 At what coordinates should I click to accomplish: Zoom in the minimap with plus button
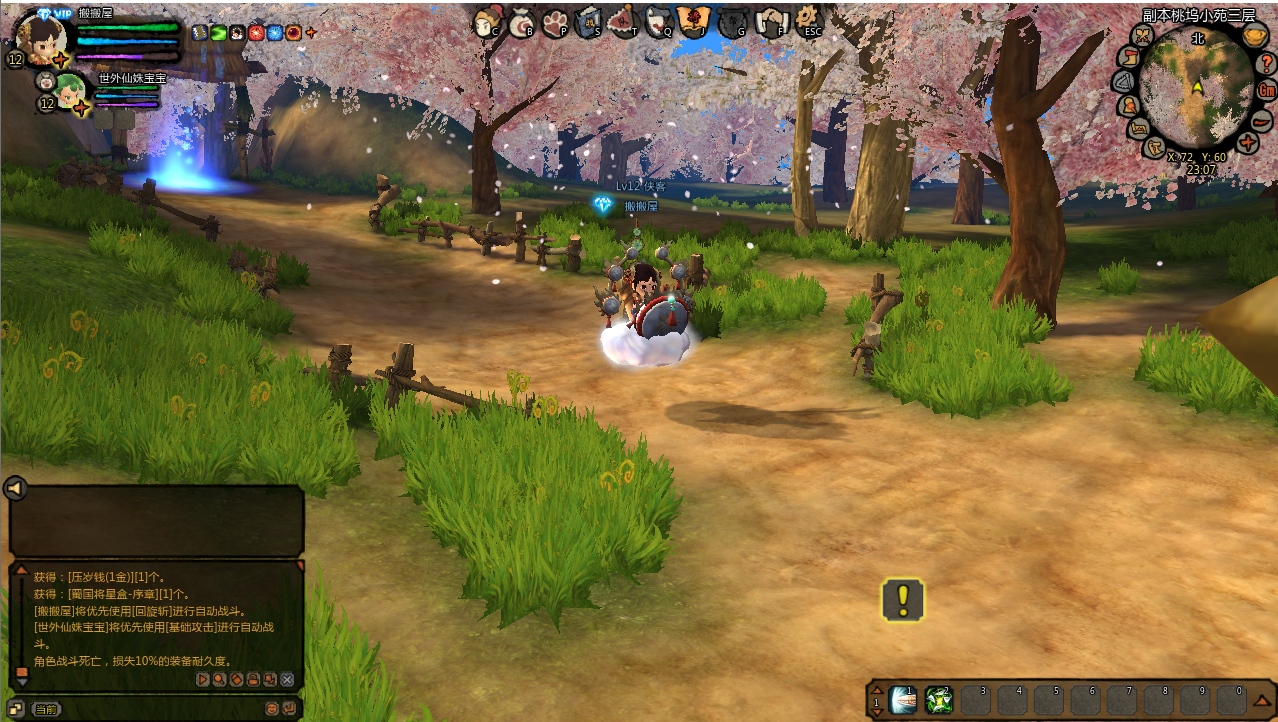[x=1248, y=143]
